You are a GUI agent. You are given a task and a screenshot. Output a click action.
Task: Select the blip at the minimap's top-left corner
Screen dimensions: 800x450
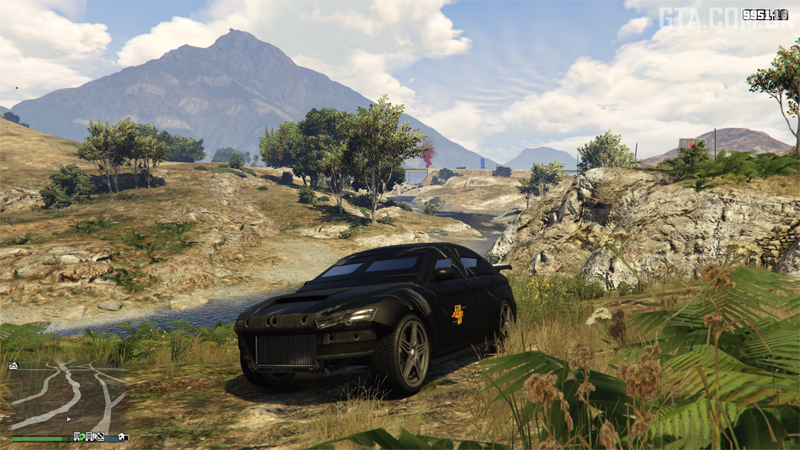pyautogui.click(x=13, y=366)
